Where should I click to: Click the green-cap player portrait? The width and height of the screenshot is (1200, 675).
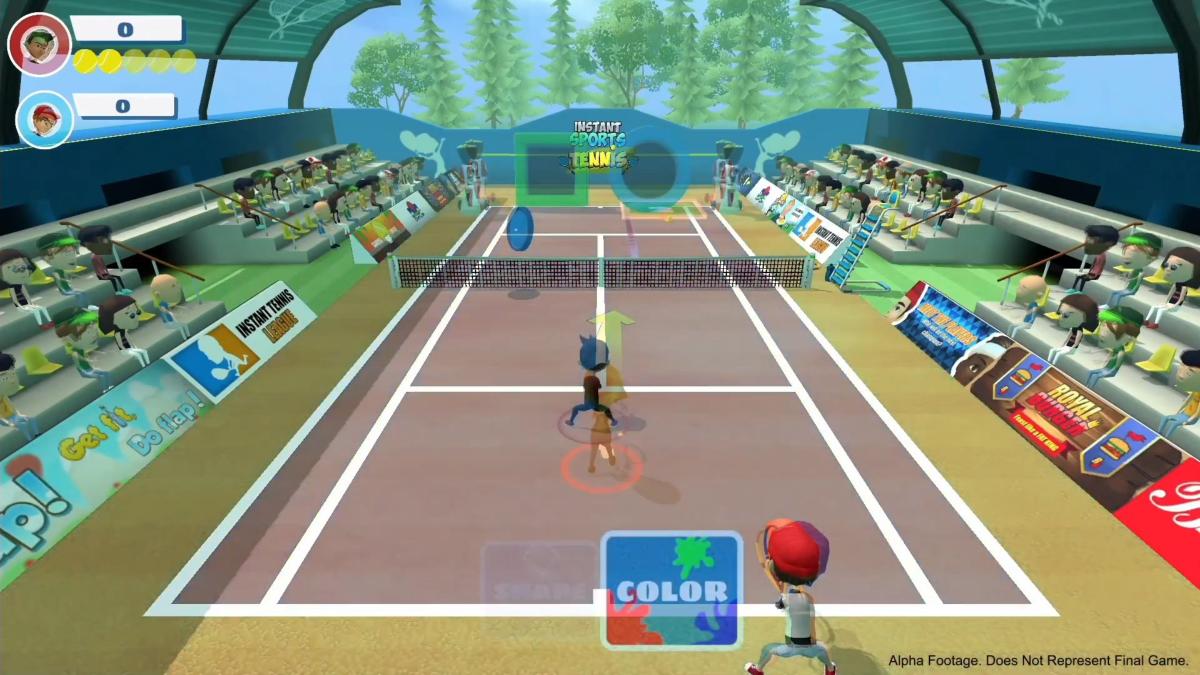(39, 45)
